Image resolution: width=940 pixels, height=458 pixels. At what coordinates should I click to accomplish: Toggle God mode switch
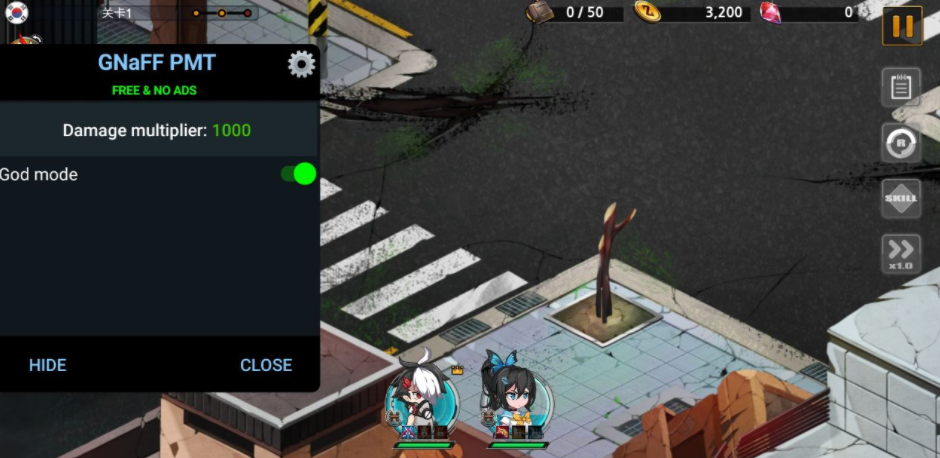point(298,174)
